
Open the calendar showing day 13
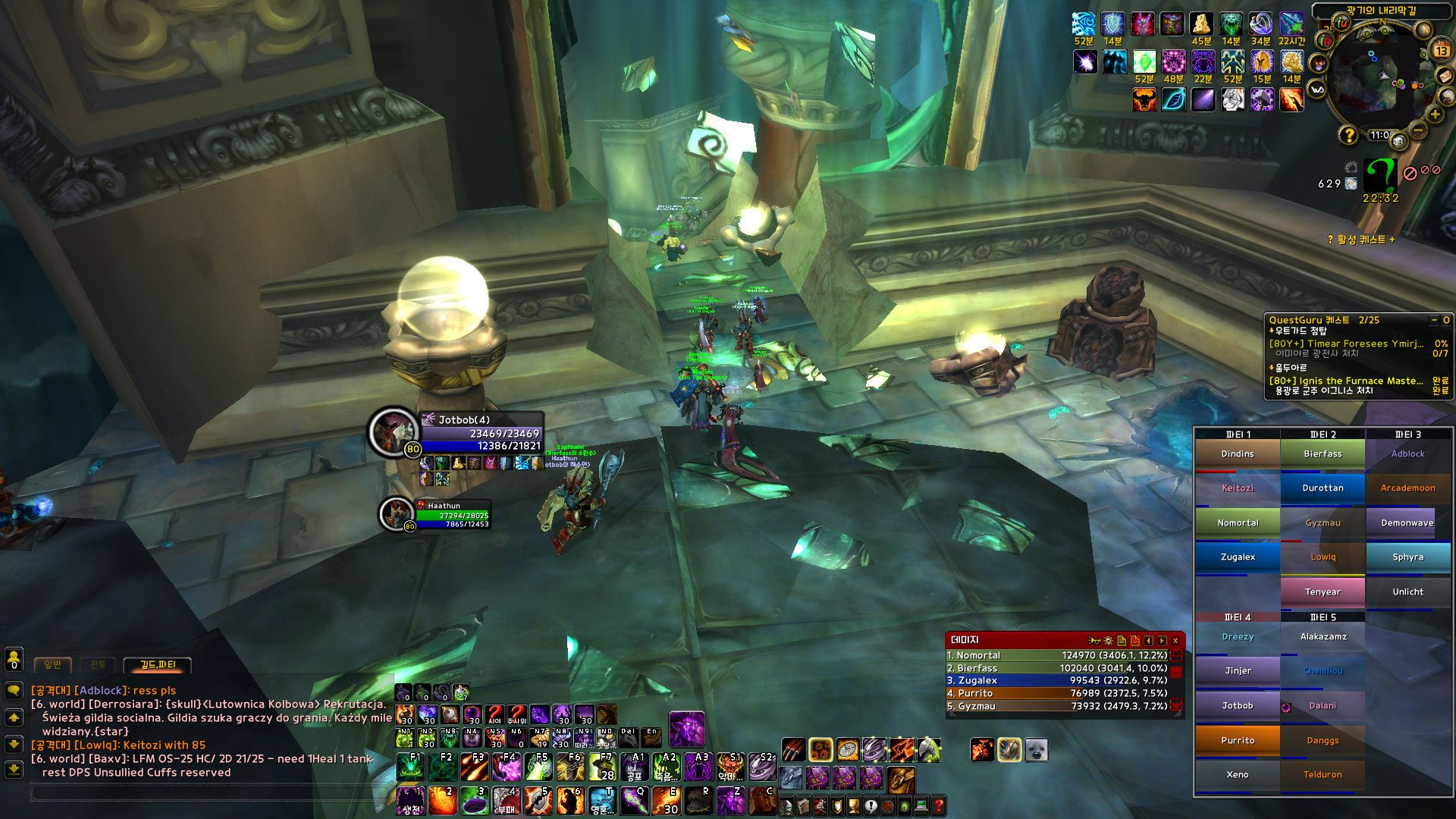(1441, 51)
